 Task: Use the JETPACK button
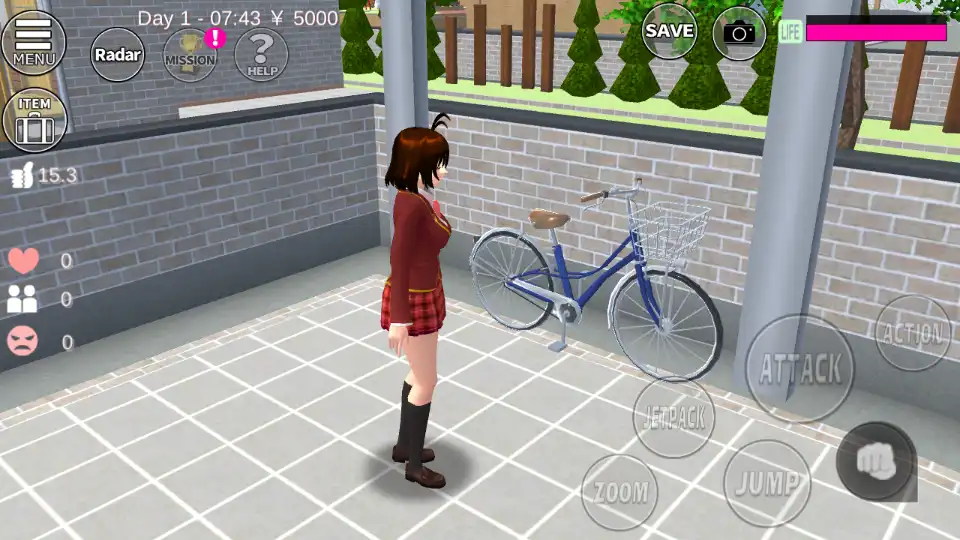(x=673, y=416)
